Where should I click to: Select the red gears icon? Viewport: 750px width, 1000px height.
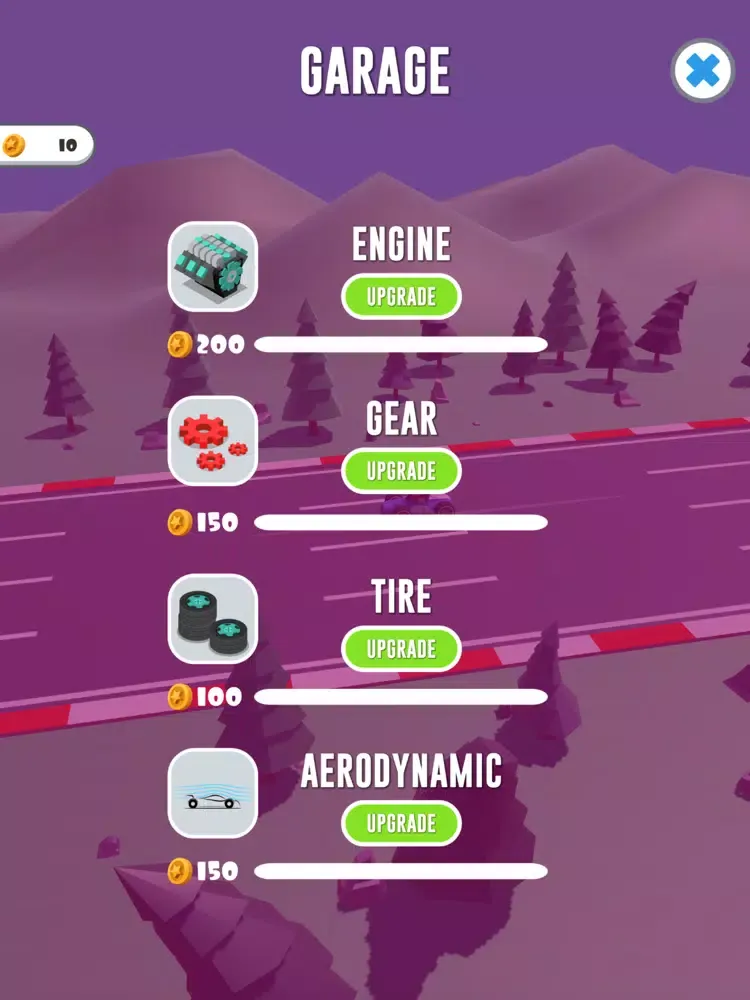(x=213, y=441)
